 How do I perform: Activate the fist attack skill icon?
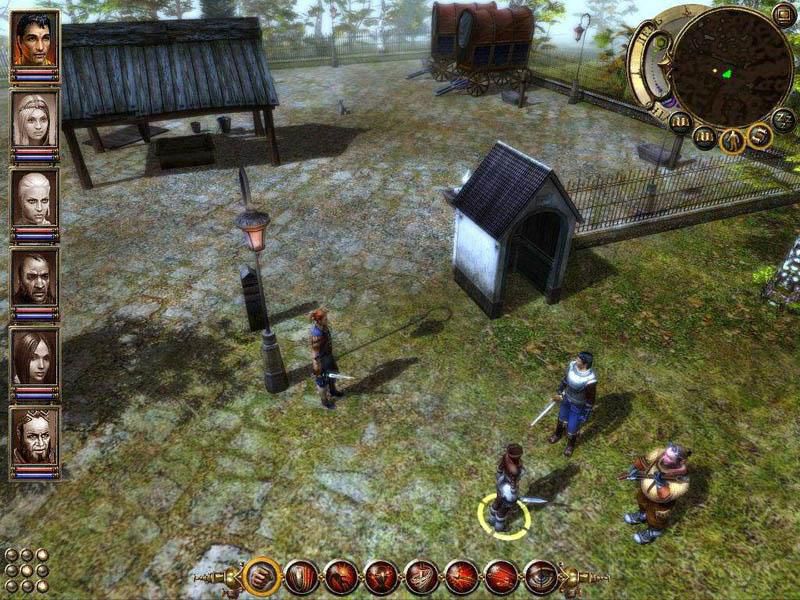(262, 577)
